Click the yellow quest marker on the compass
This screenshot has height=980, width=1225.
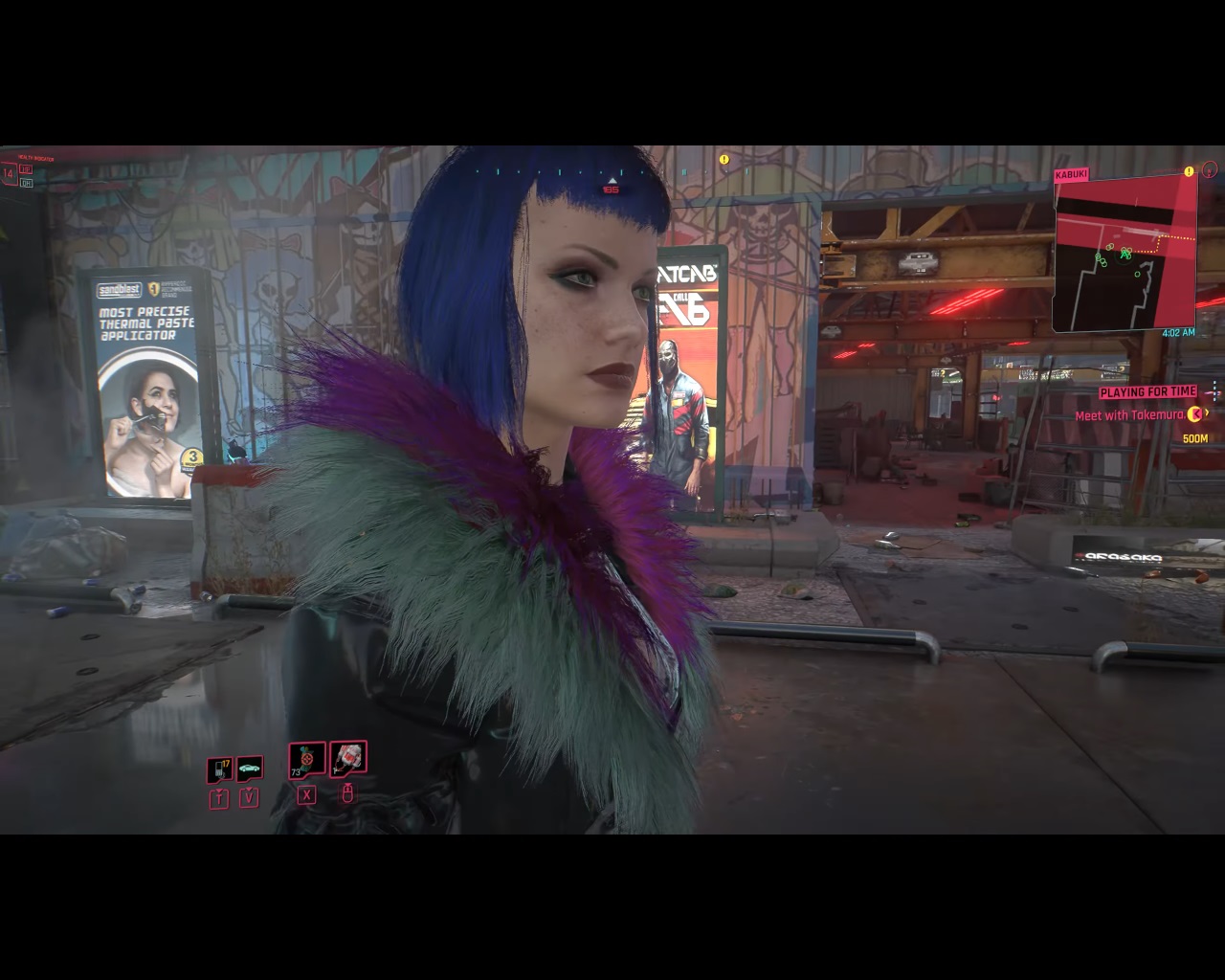point(724,160)
